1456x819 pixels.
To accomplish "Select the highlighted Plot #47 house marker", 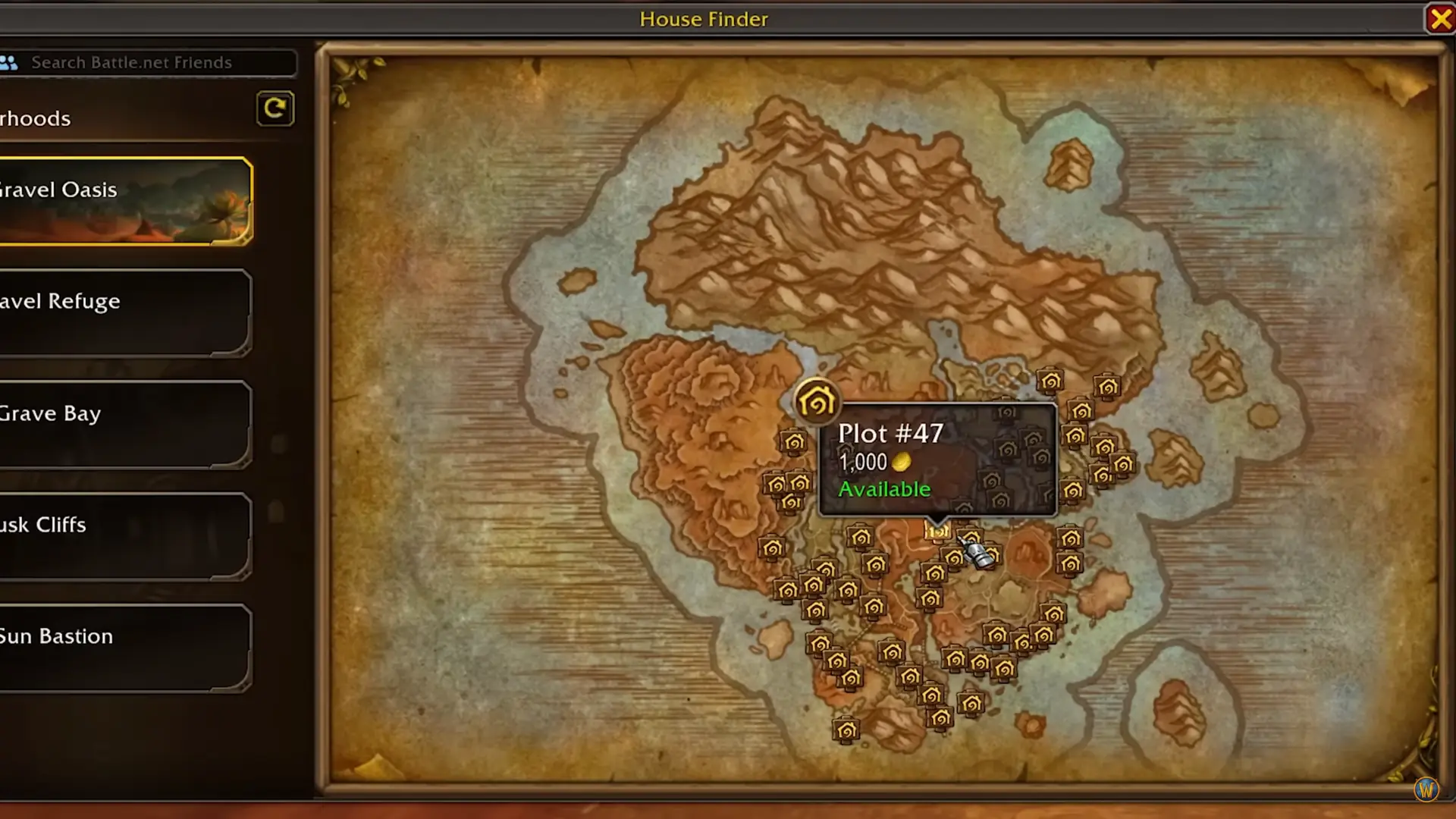I will pyautogui.click(x=938, y=531).
